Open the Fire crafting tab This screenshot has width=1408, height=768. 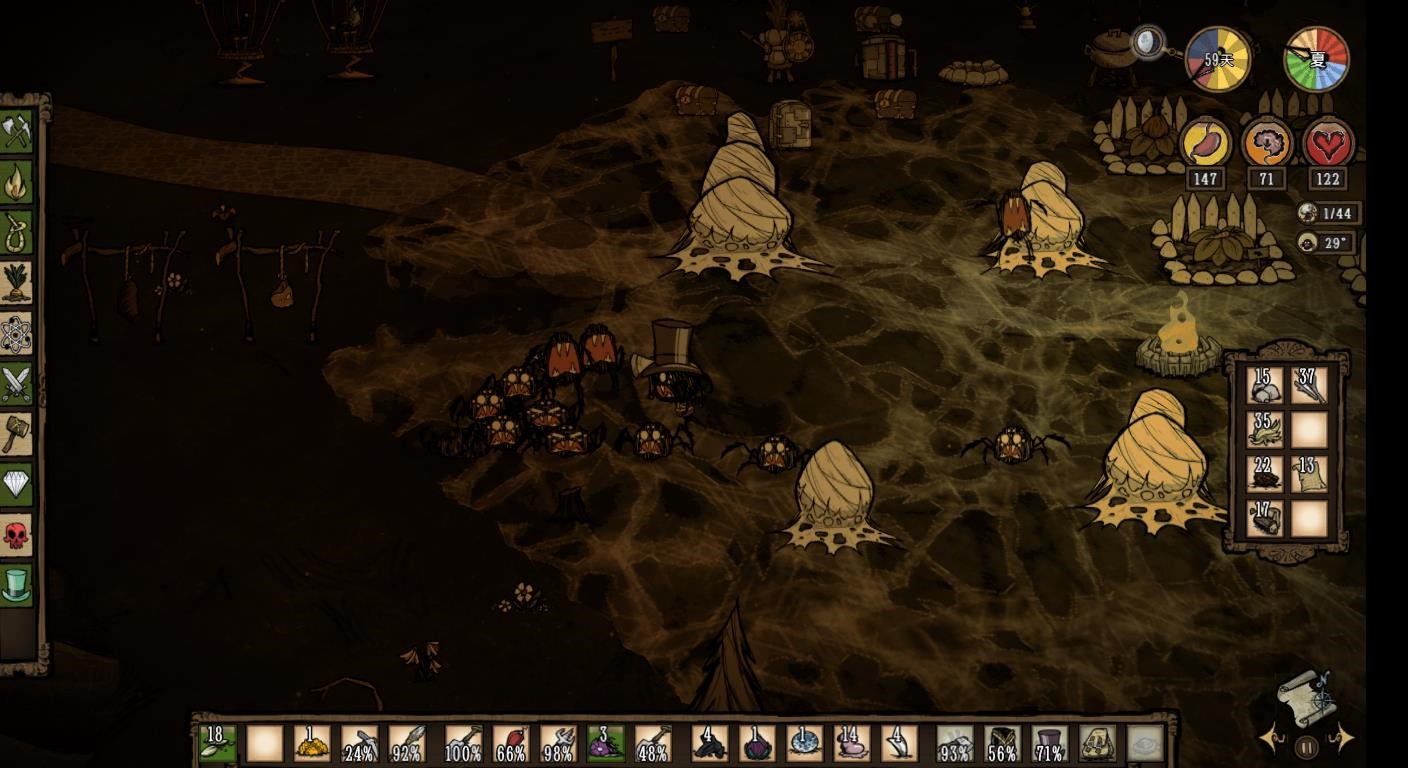coord(17,182)
